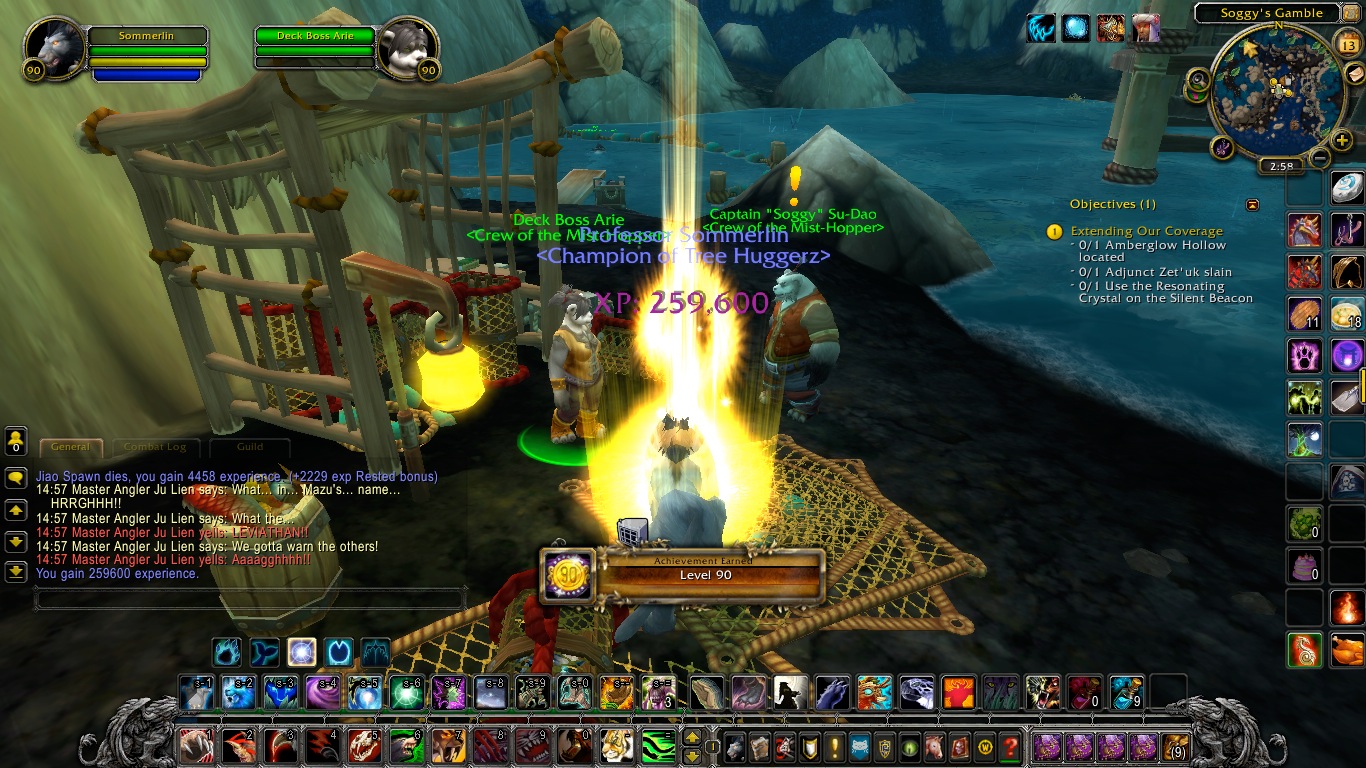Select the glowing white orb stance icon
The image size is (1366, 768).
(x=302, y=653)
